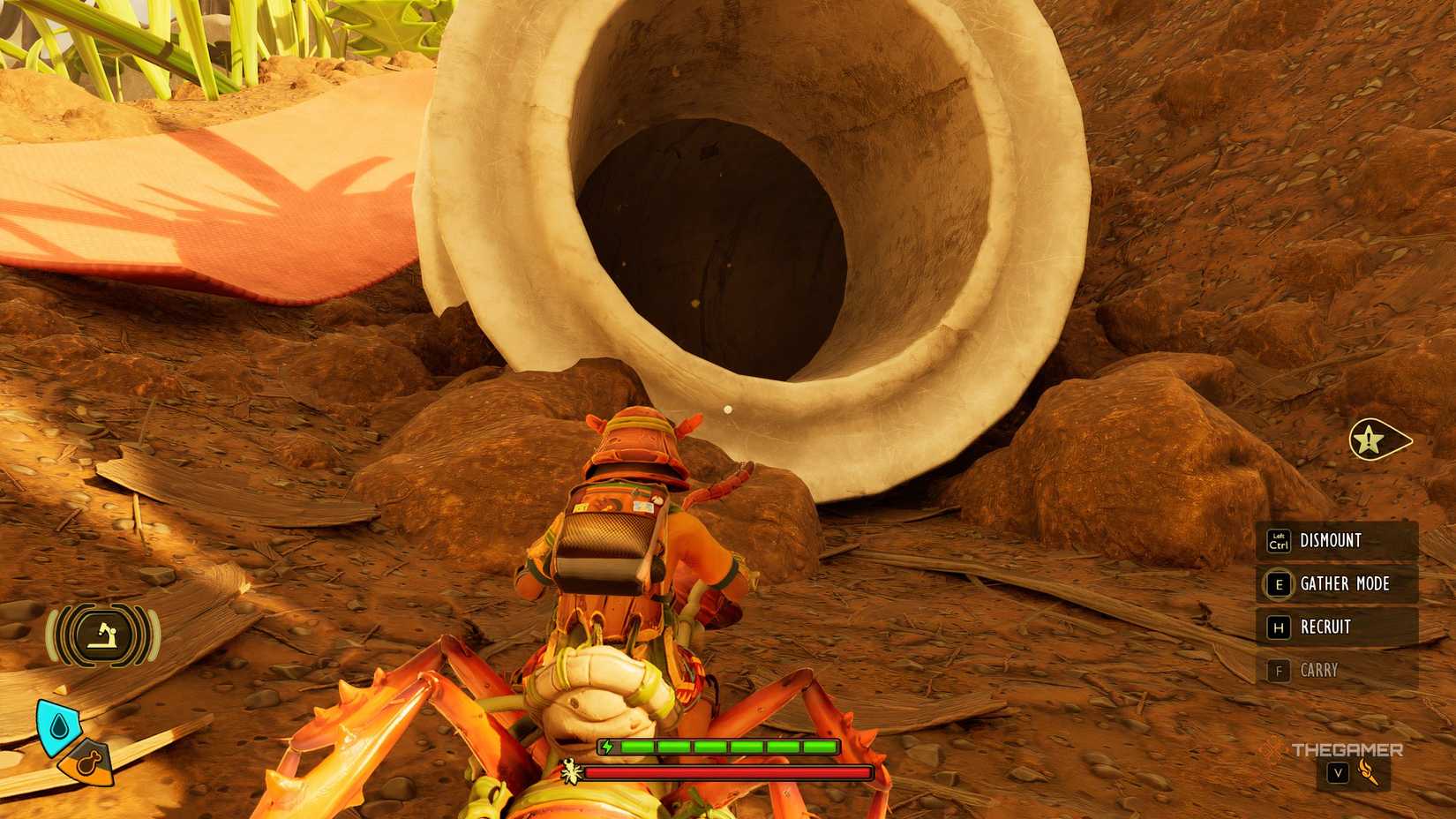
Task: Toggle Gather Mode with the E prompt
Action: tap(1278, 584)
